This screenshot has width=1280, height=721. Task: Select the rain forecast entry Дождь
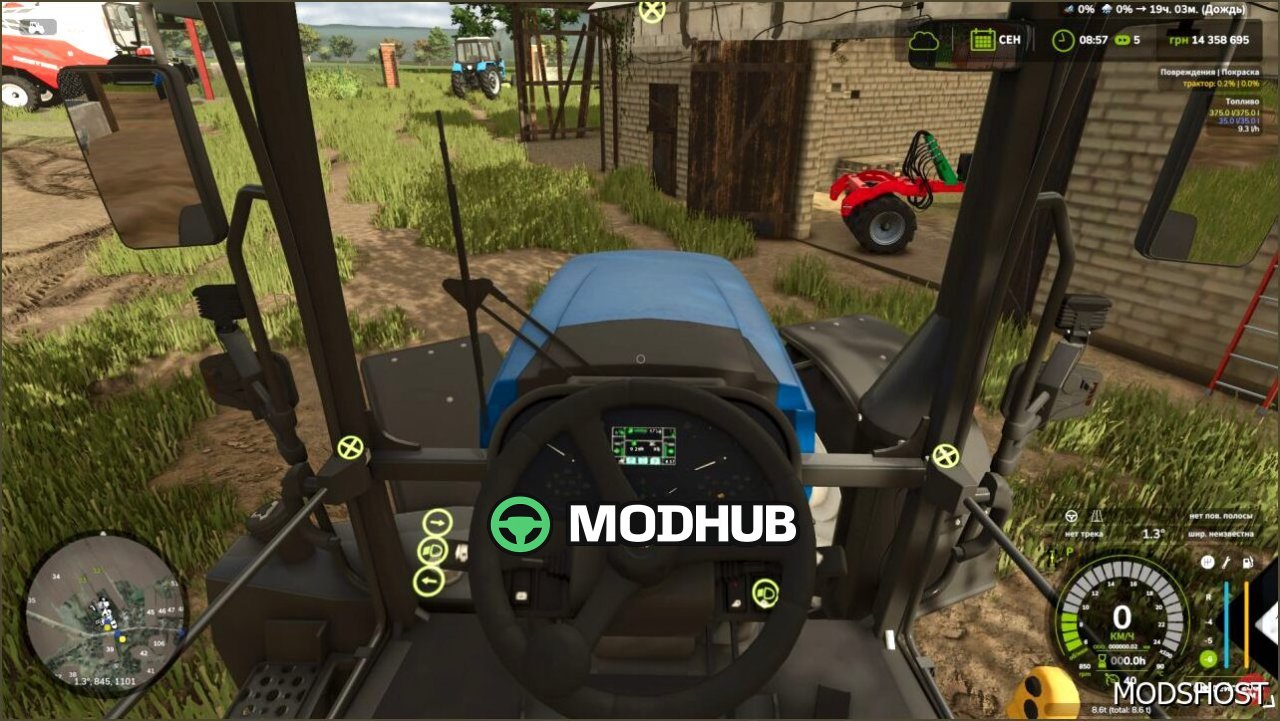tap(1225, 10)
